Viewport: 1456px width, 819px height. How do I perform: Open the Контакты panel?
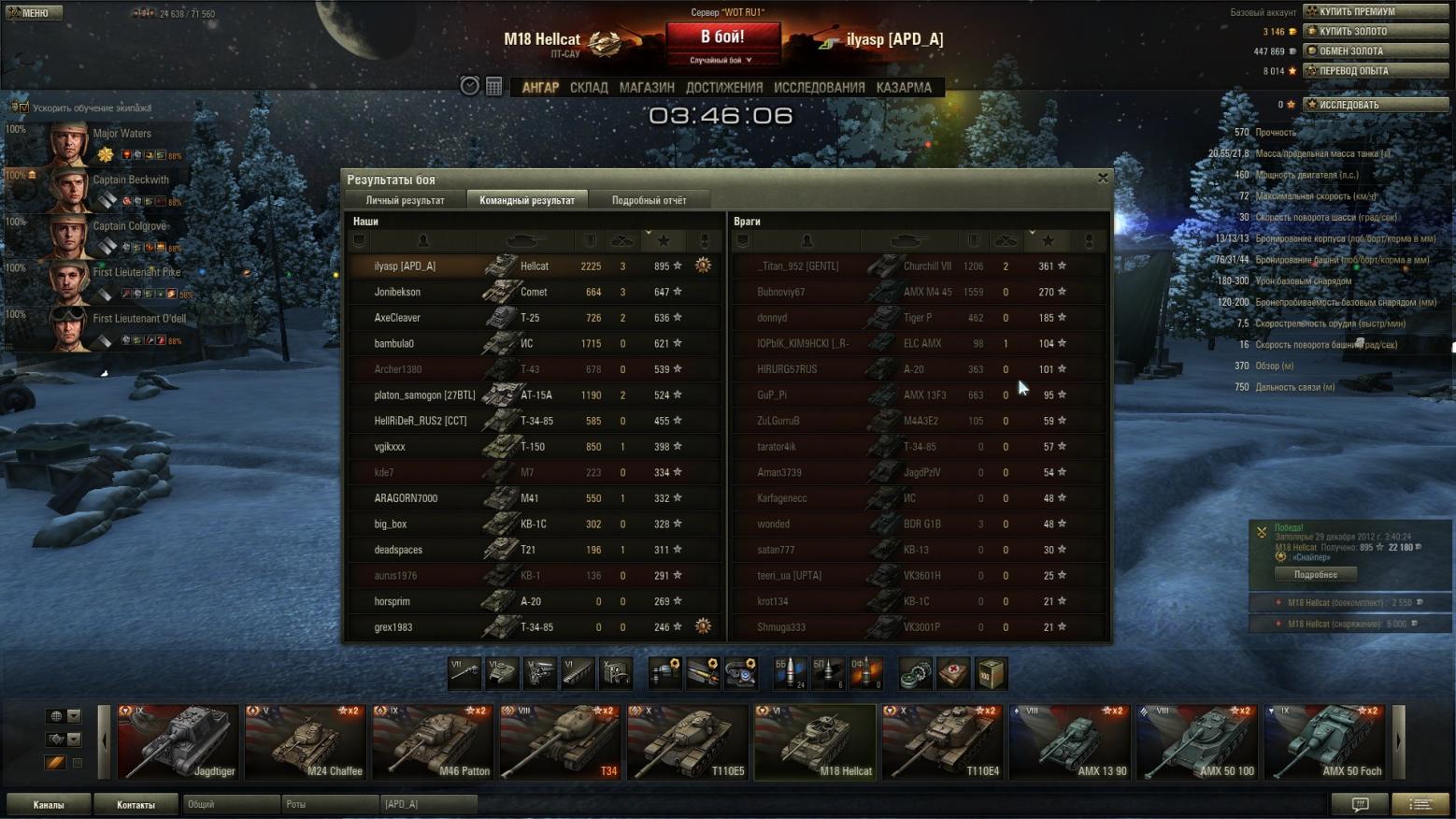[136, 804]
